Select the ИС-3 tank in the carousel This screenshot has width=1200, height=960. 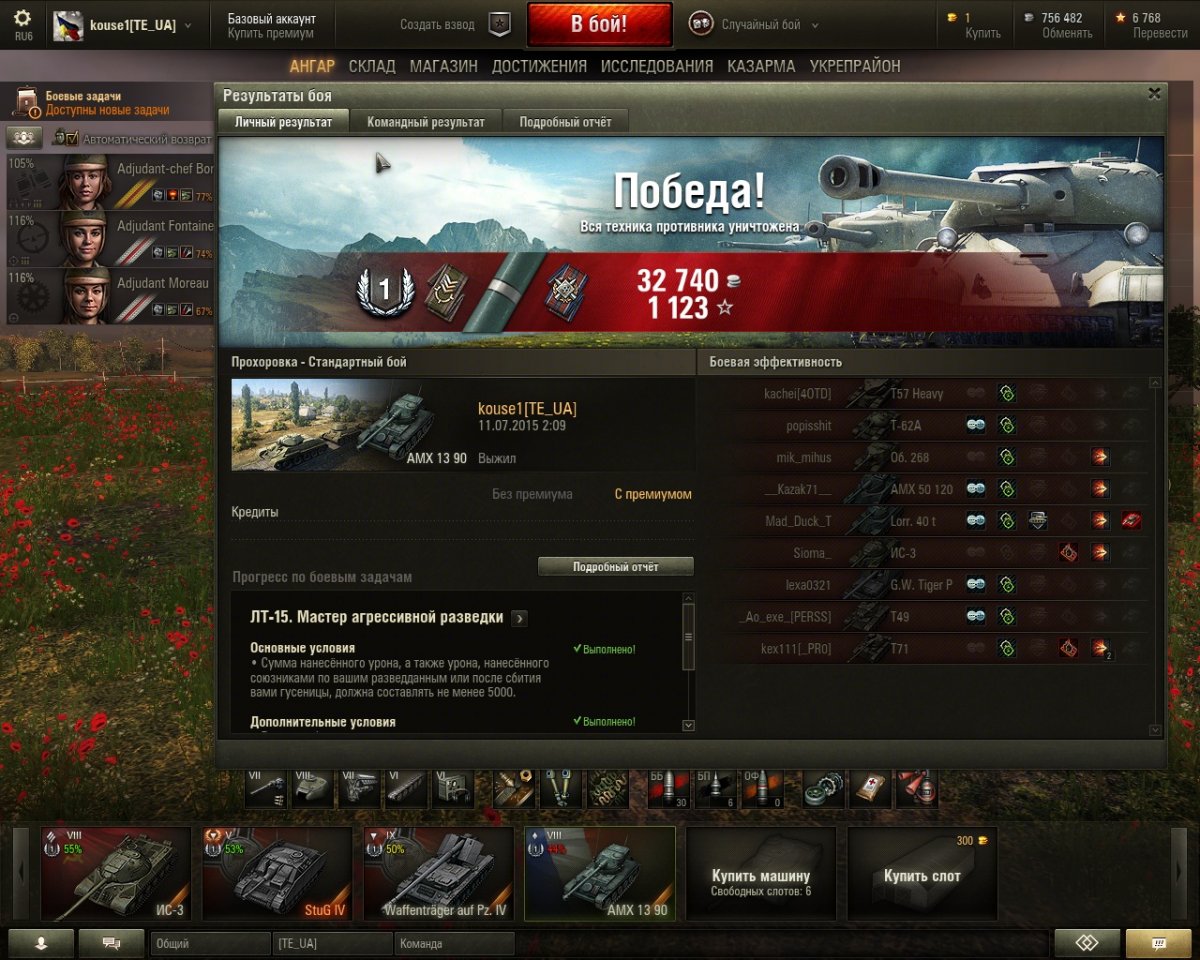coord(115,873)
